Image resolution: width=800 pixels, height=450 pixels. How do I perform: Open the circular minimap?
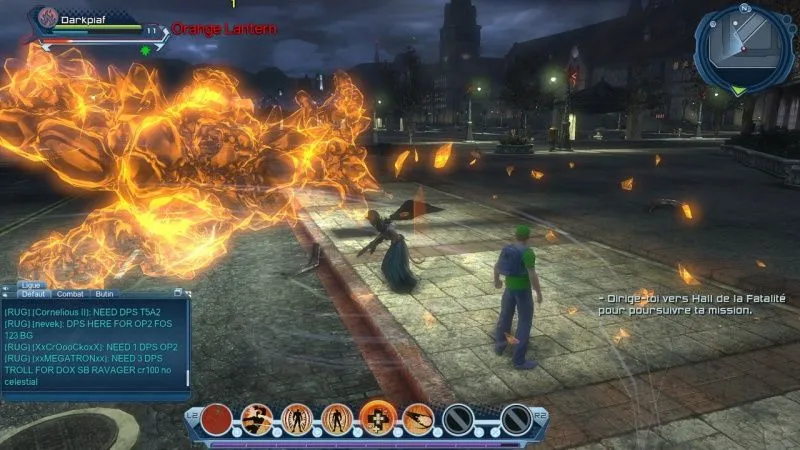(x=744, y=47)
